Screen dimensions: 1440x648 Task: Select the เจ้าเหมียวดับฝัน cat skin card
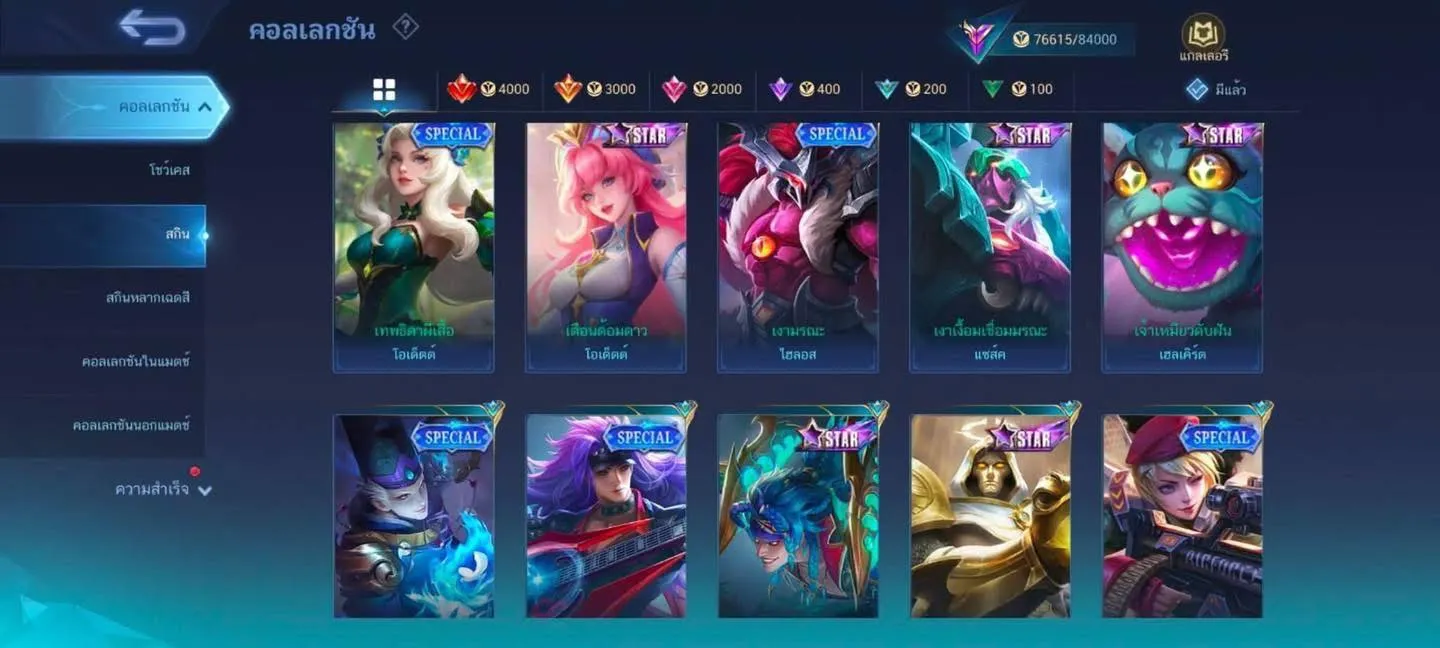pos(1182,246)
